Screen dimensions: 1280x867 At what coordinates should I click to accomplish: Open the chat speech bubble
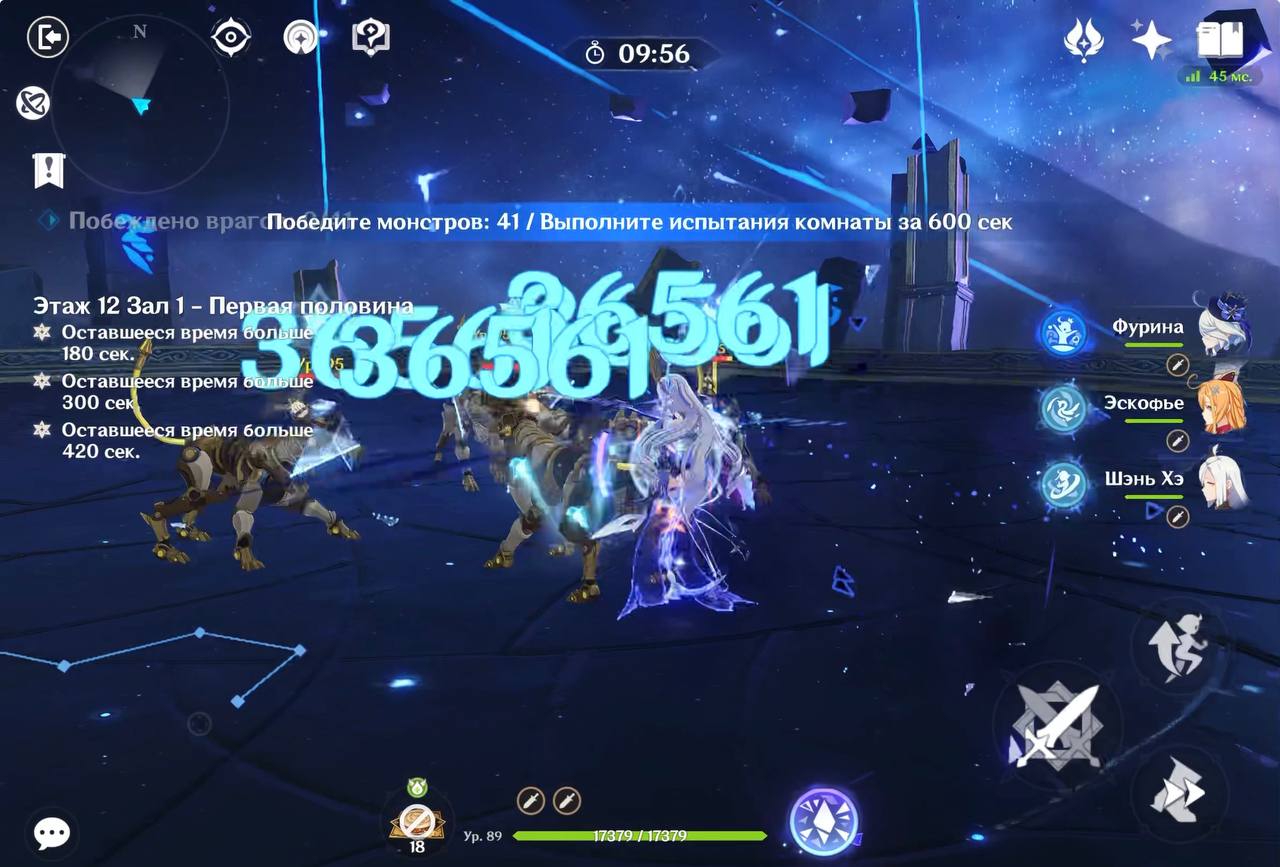click(51, 832)
